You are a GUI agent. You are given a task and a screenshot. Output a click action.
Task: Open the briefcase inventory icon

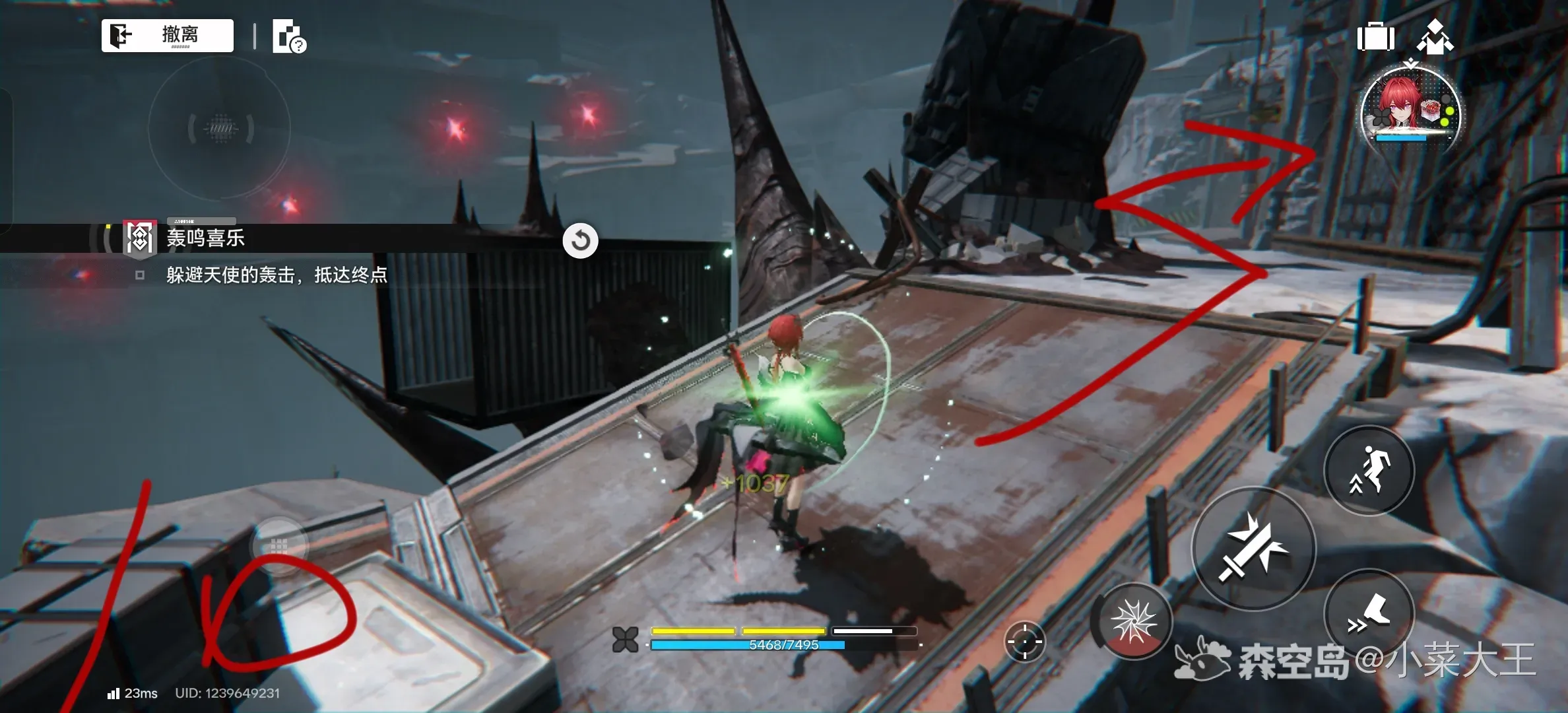[x=1375, y=37]
